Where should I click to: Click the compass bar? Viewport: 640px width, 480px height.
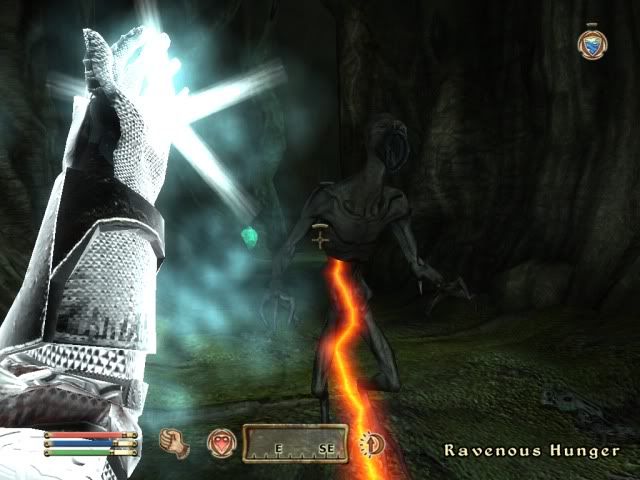[296, 444]
